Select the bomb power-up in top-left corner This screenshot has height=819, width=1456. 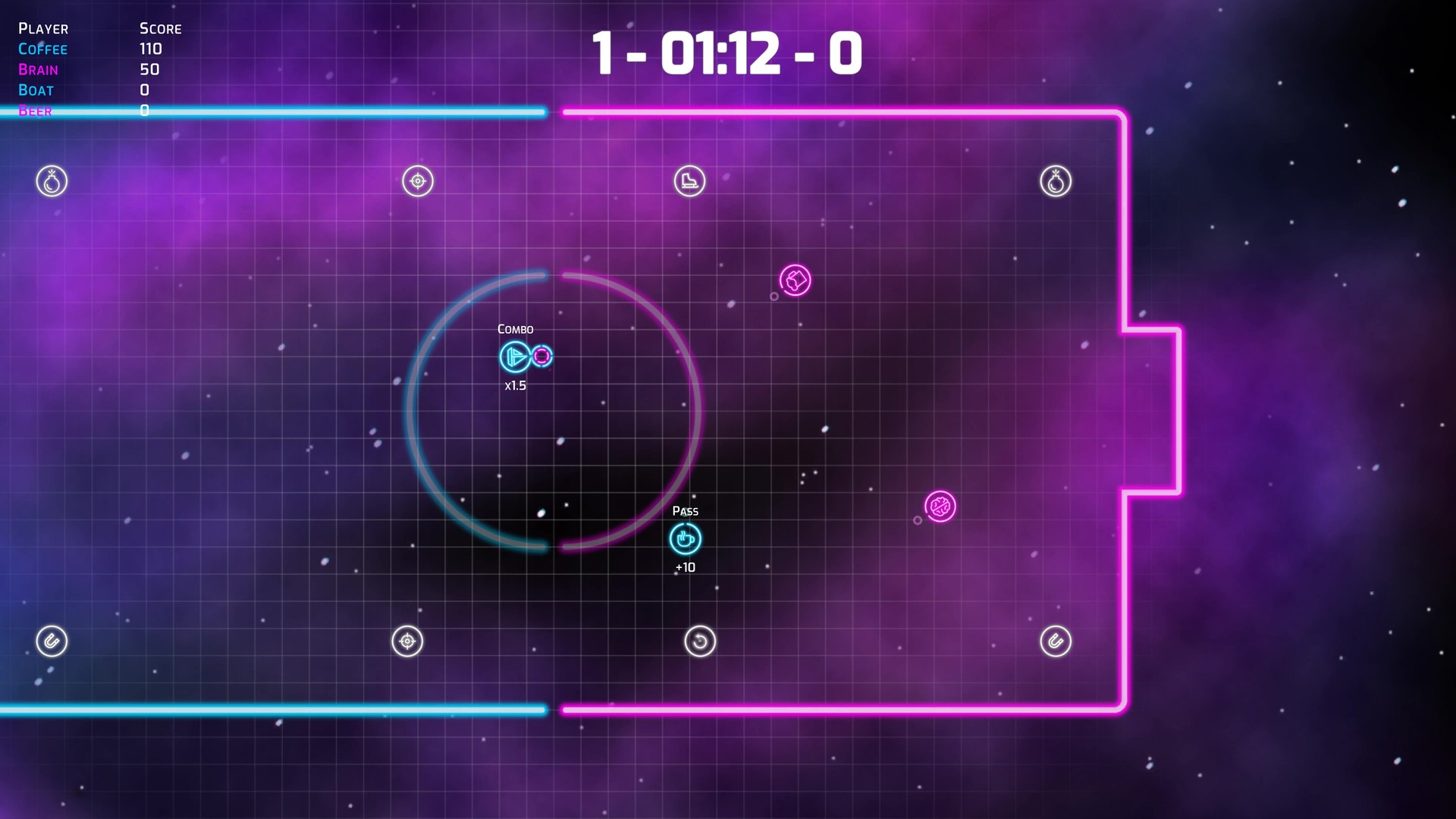coord(52,180)
